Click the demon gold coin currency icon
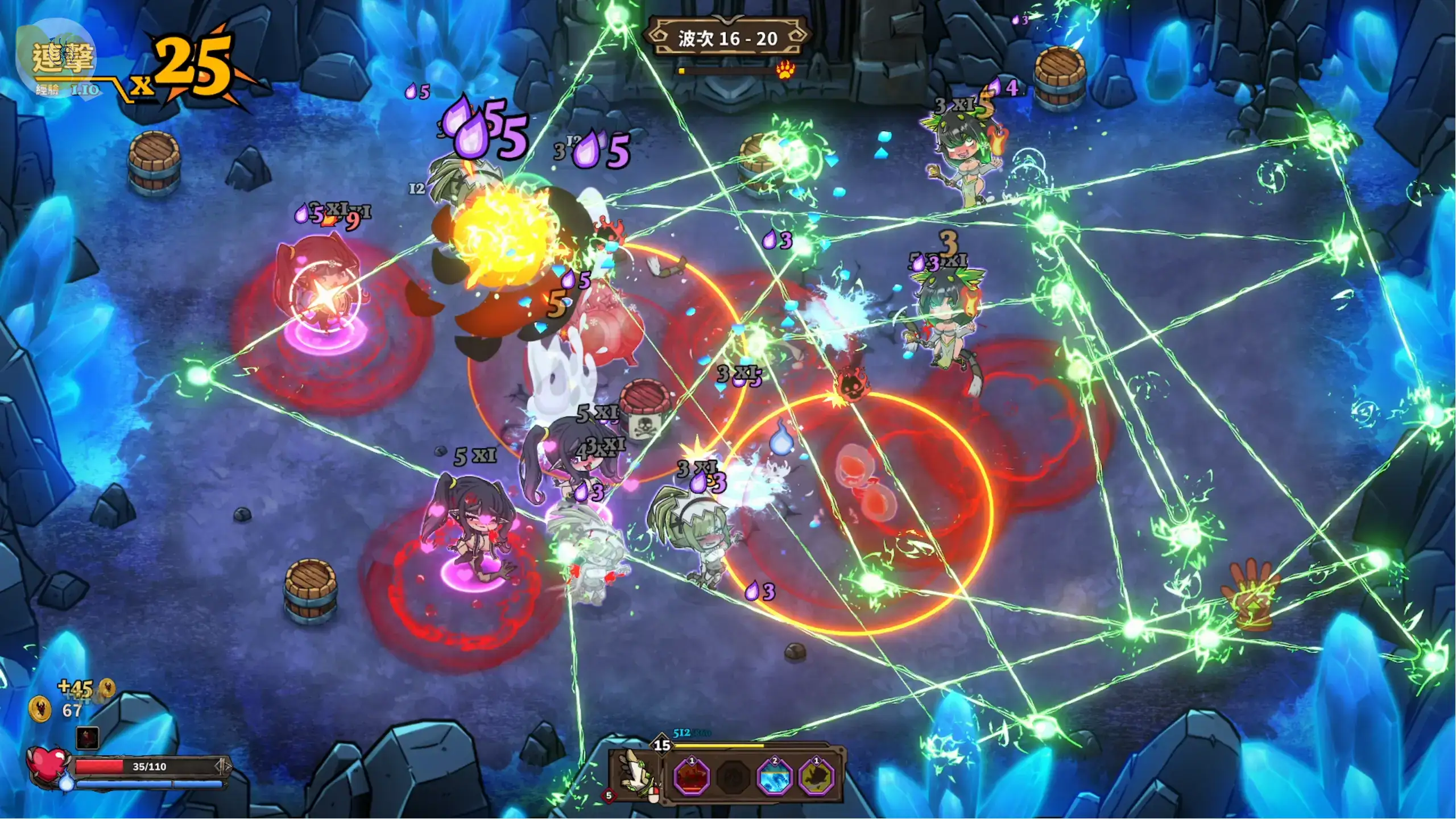 coord(40,710)
